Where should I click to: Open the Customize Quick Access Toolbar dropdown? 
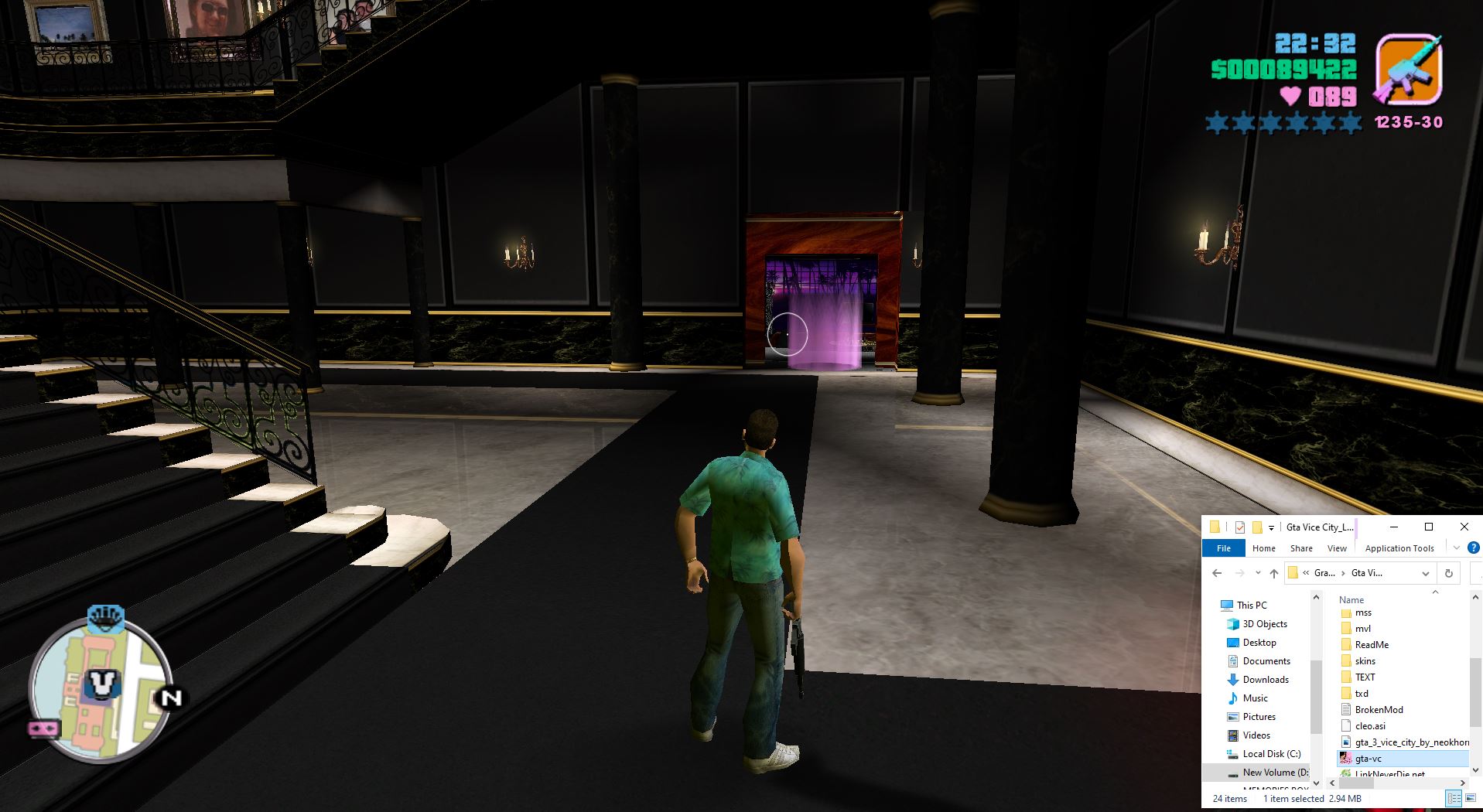tap(1271, 527)
